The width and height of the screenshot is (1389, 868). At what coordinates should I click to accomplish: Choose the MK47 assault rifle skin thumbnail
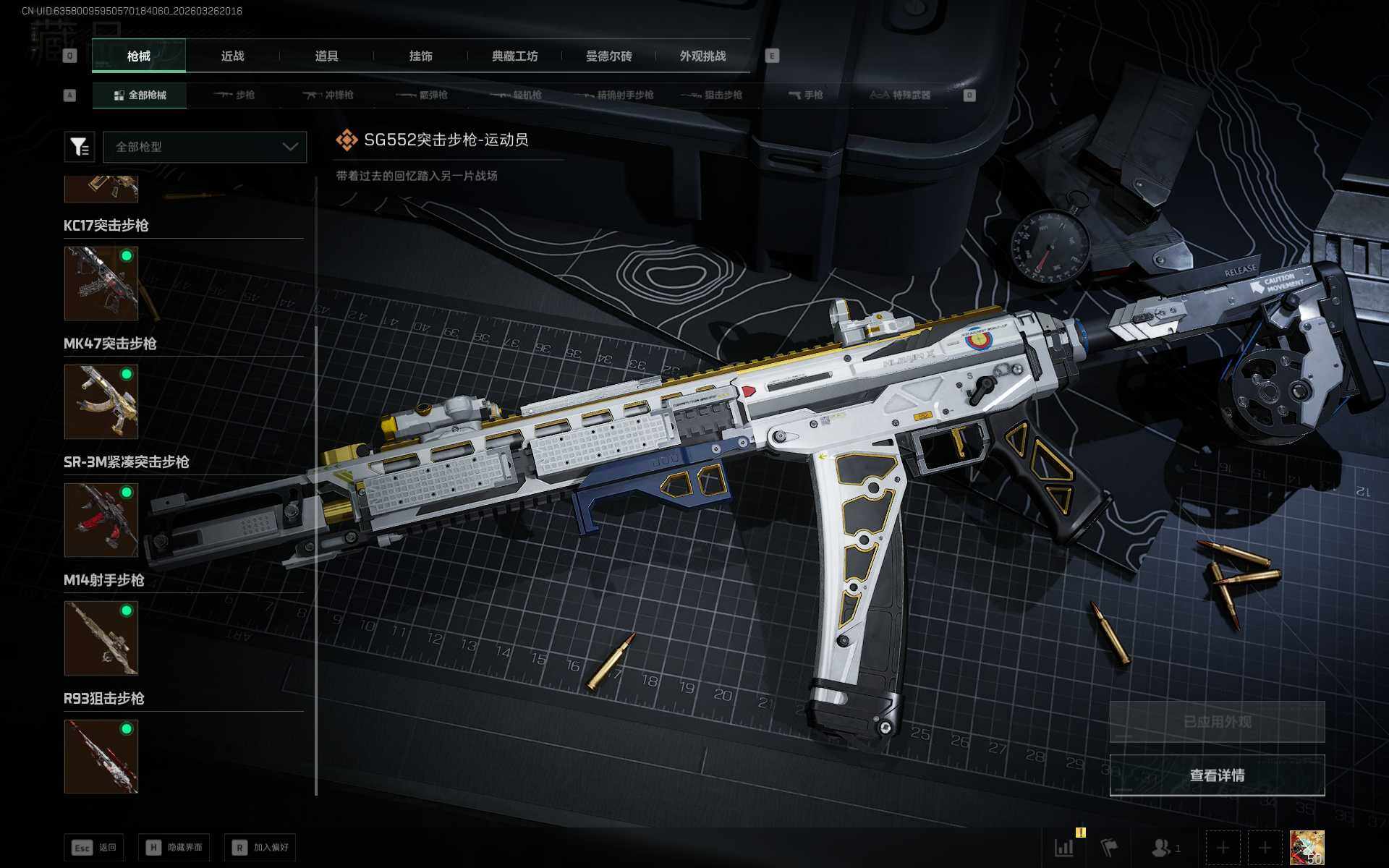pyautogui.click(x=101, y=401)
